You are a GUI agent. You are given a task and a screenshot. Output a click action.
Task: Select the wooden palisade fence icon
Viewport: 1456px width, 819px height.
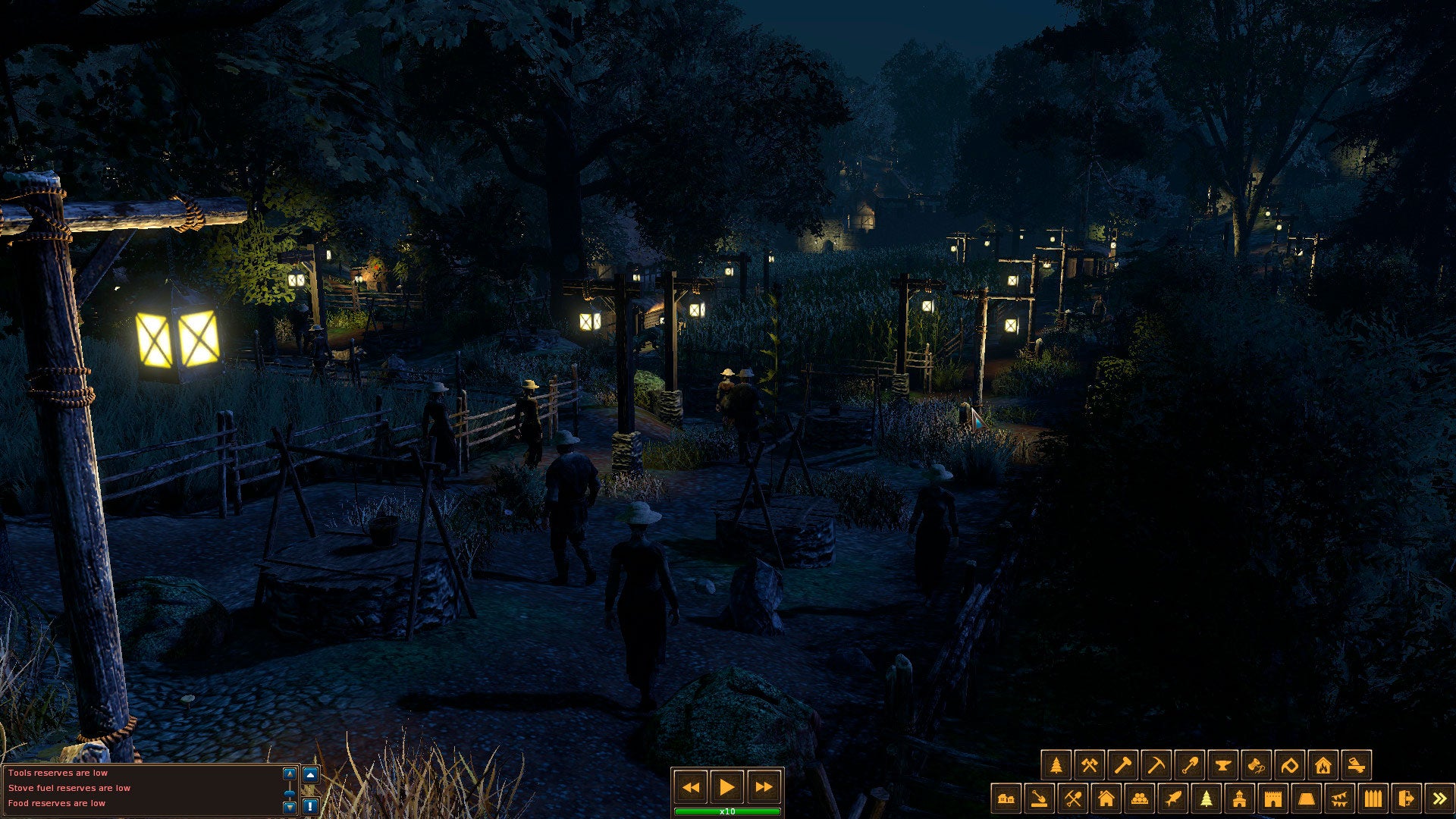1373,799
